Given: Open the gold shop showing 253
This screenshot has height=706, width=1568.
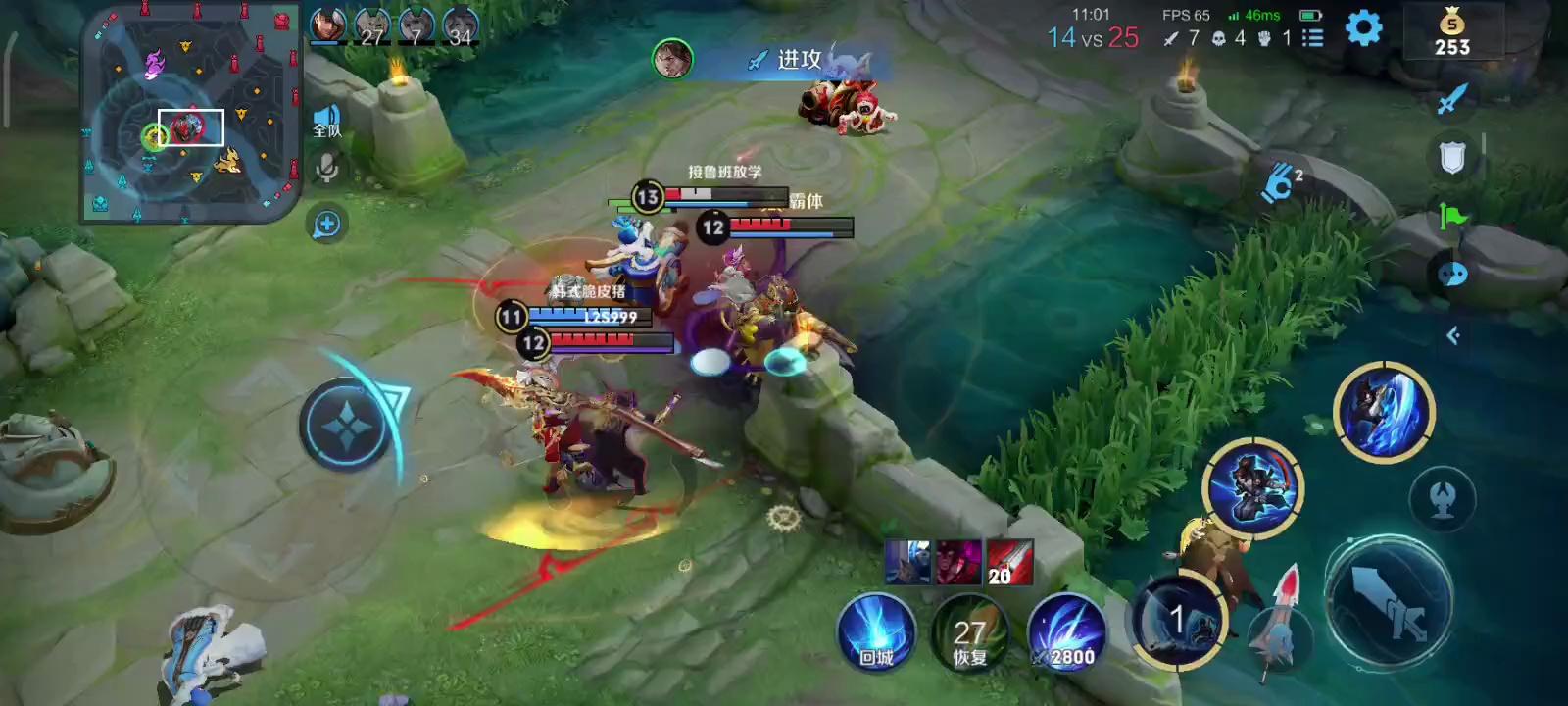Looking at the screenshot, I should tap(1451, 33).
